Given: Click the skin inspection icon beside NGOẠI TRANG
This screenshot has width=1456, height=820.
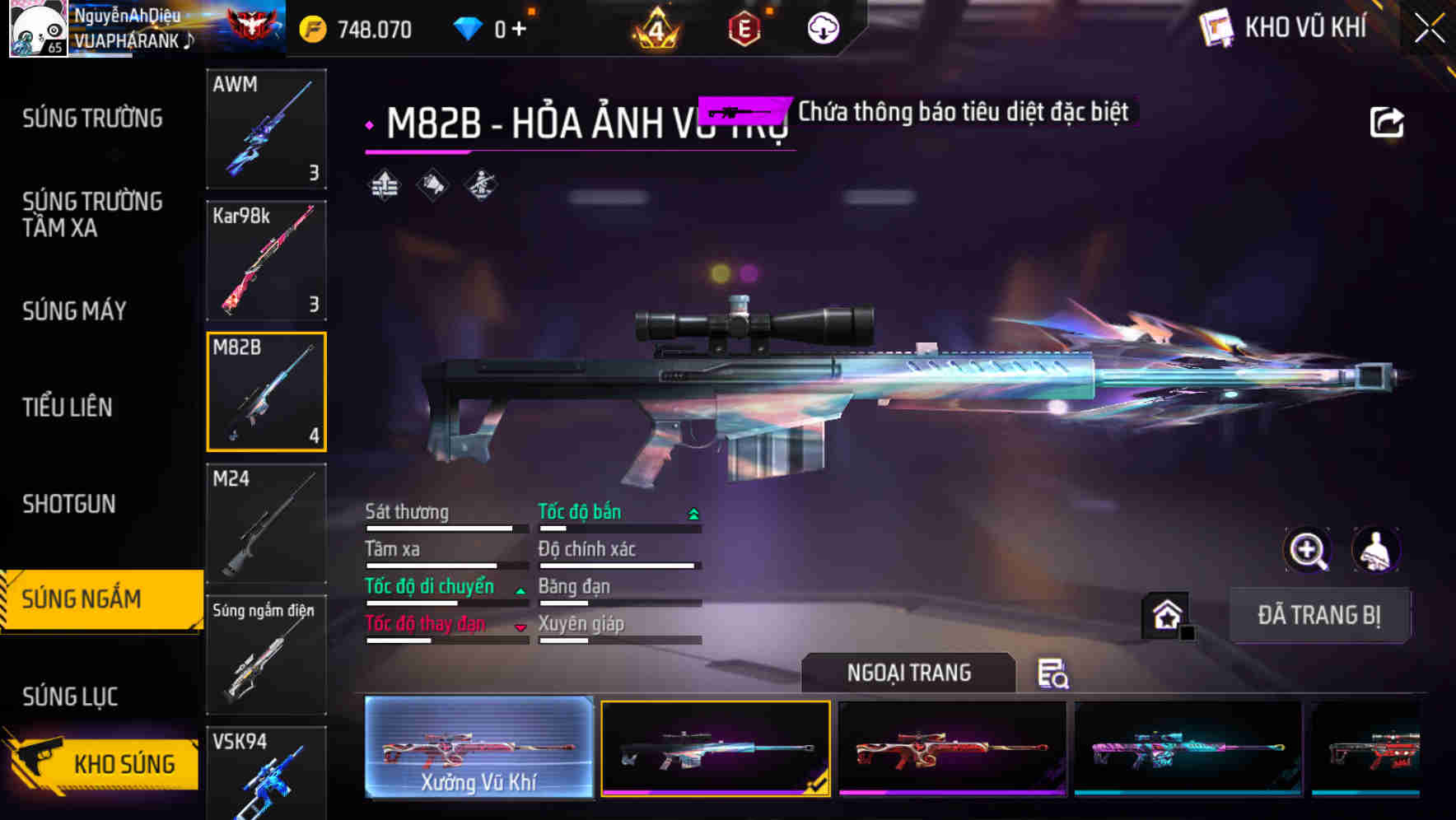Looking at the screenshot, I should (x=1055, y=674).
